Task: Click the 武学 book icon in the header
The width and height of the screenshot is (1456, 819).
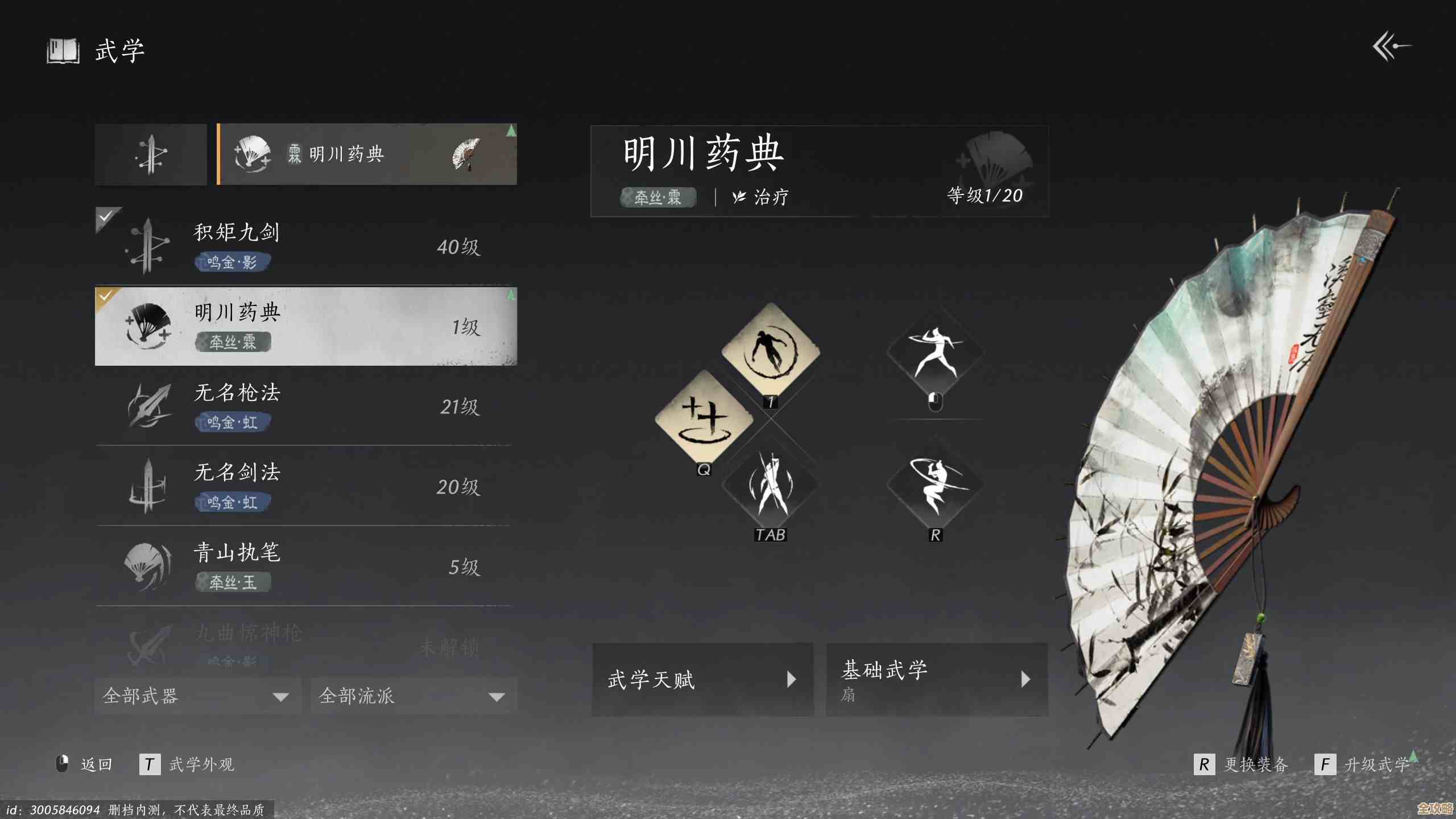Action: coord(63,50)
